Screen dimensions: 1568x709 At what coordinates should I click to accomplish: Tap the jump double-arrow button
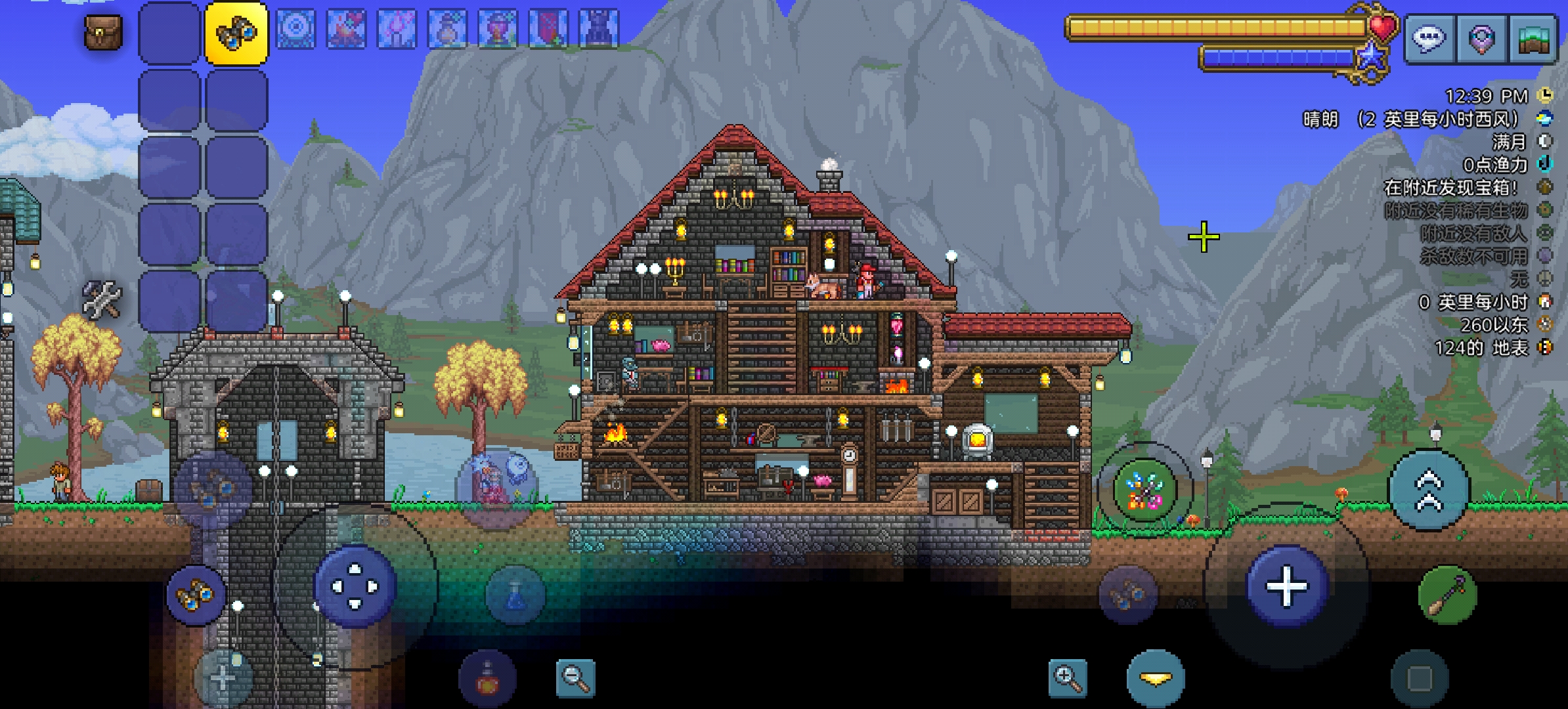click(1429, 490)
